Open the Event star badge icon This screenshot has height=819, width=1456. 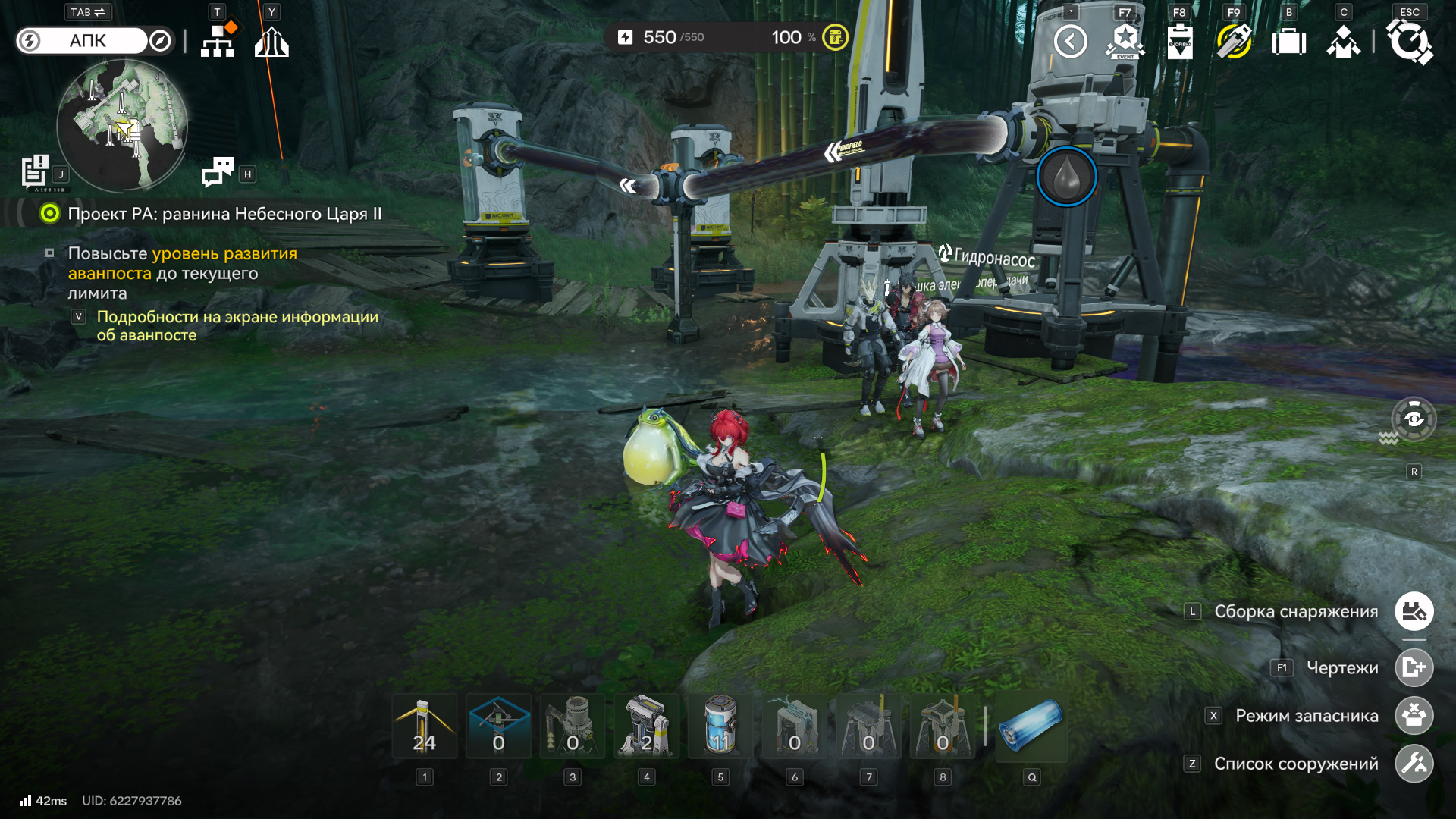[1125, 42]
